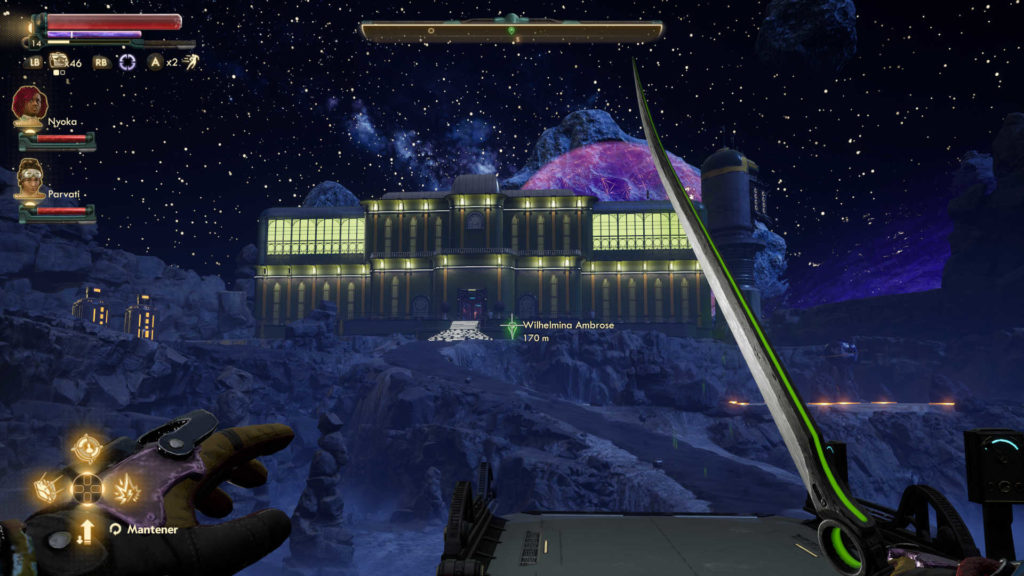Use the medical inhaler item icon
The image size is (1024, 576).
click(60, 62)
